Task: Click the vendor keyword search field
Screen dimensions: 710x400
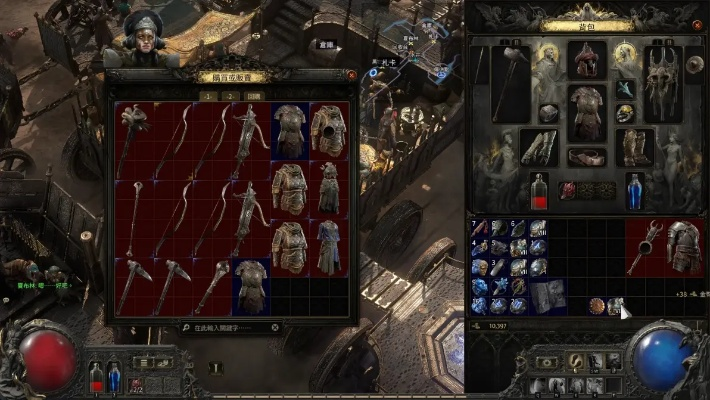Action: pyautogui.click(x=225, y=327)
